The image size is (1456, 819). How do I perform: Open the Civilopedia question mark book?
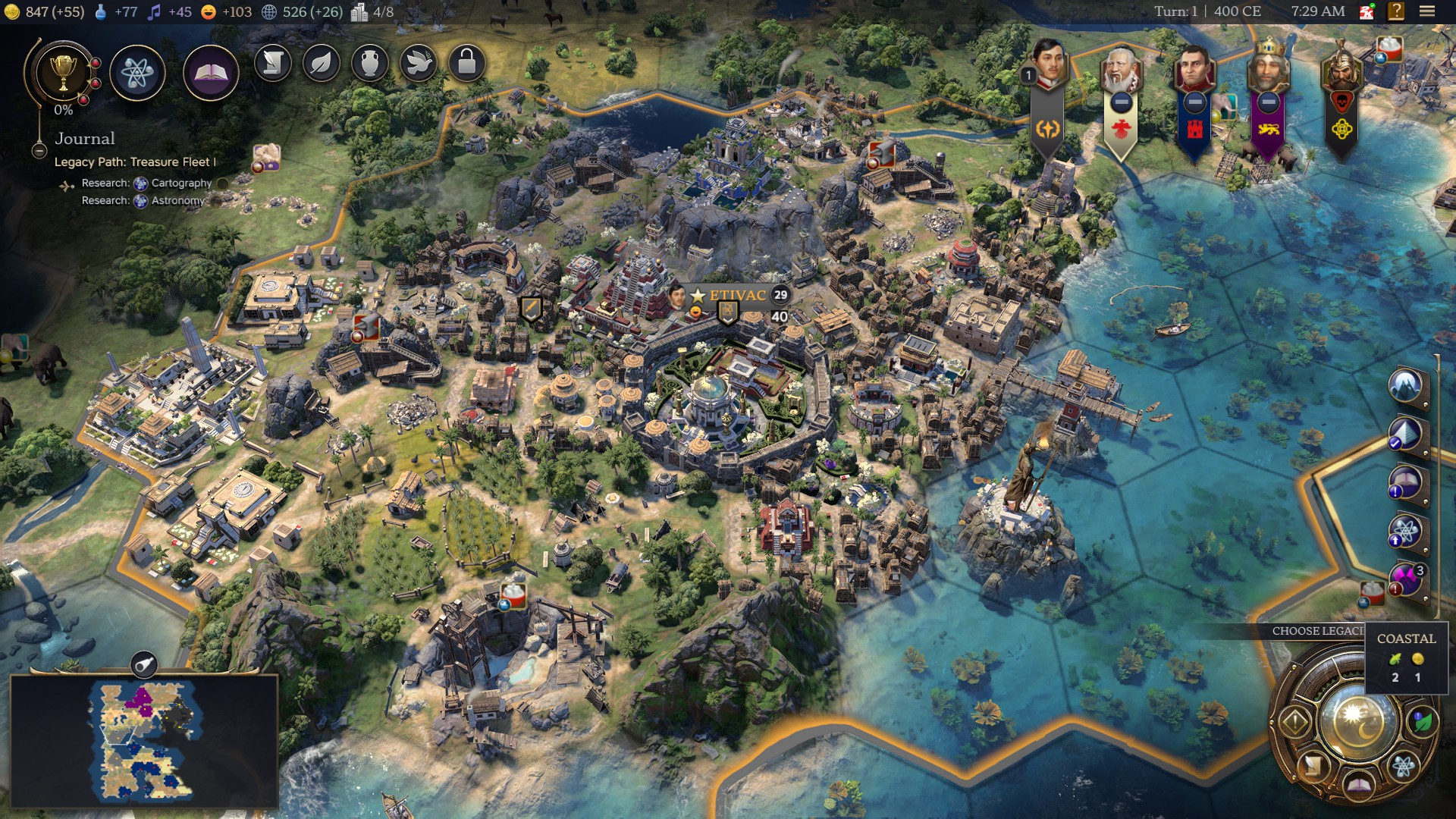point(1396,11)
